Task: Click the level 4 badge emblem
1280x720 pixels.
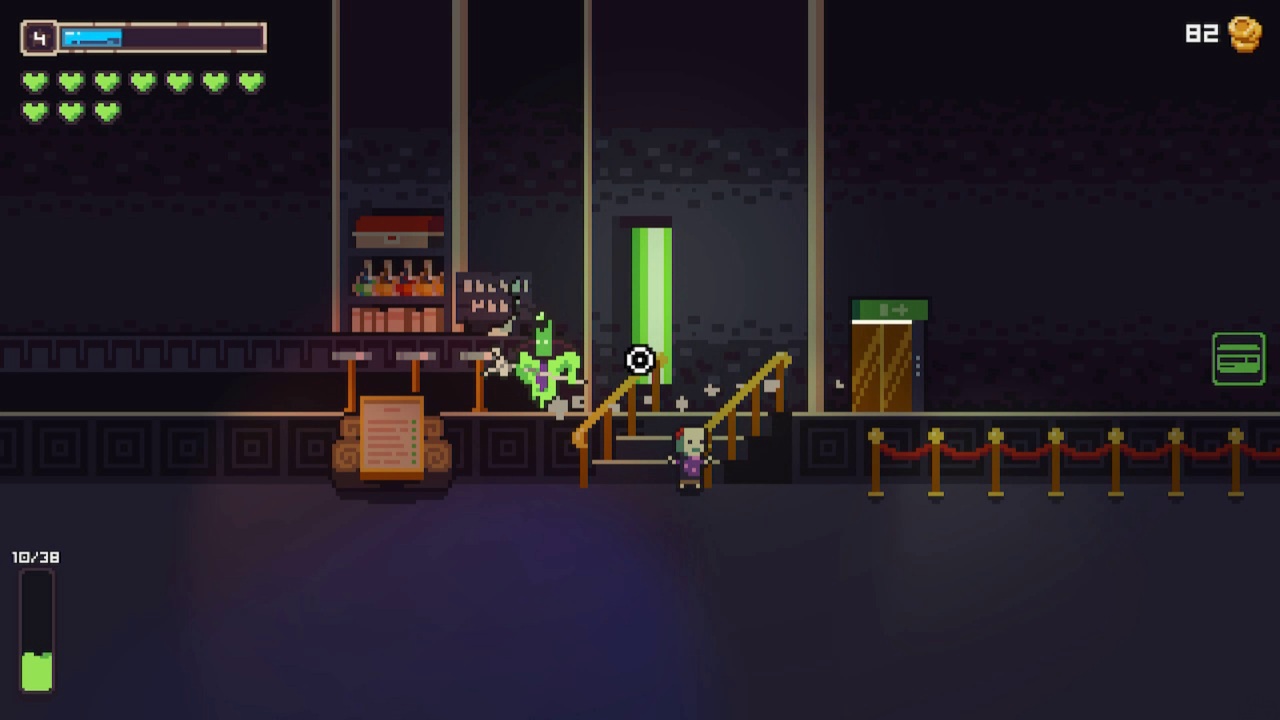Action: [38, 37]
